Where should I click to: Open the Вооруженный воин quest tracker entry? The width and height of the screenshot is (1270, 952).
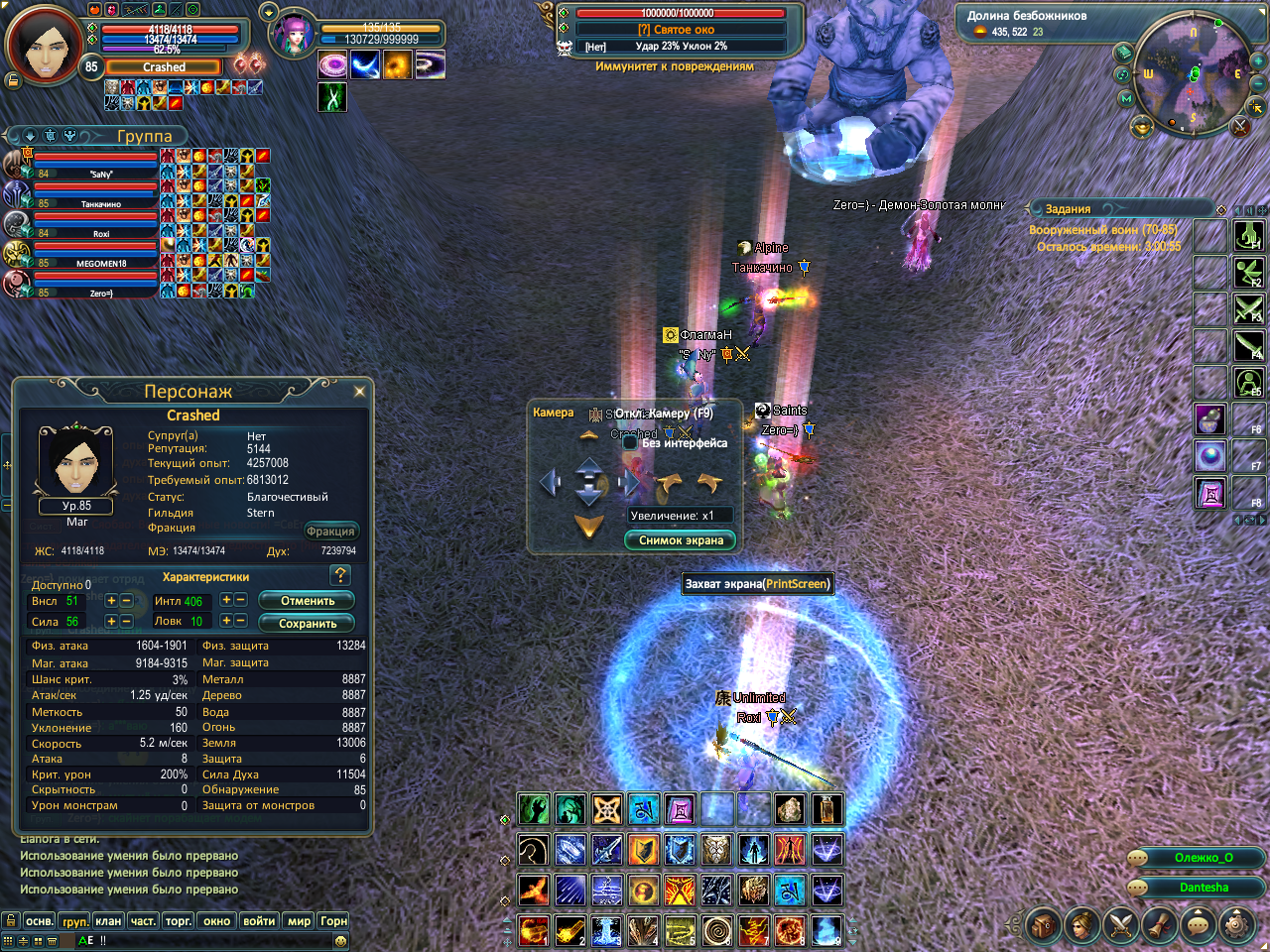1102,230
